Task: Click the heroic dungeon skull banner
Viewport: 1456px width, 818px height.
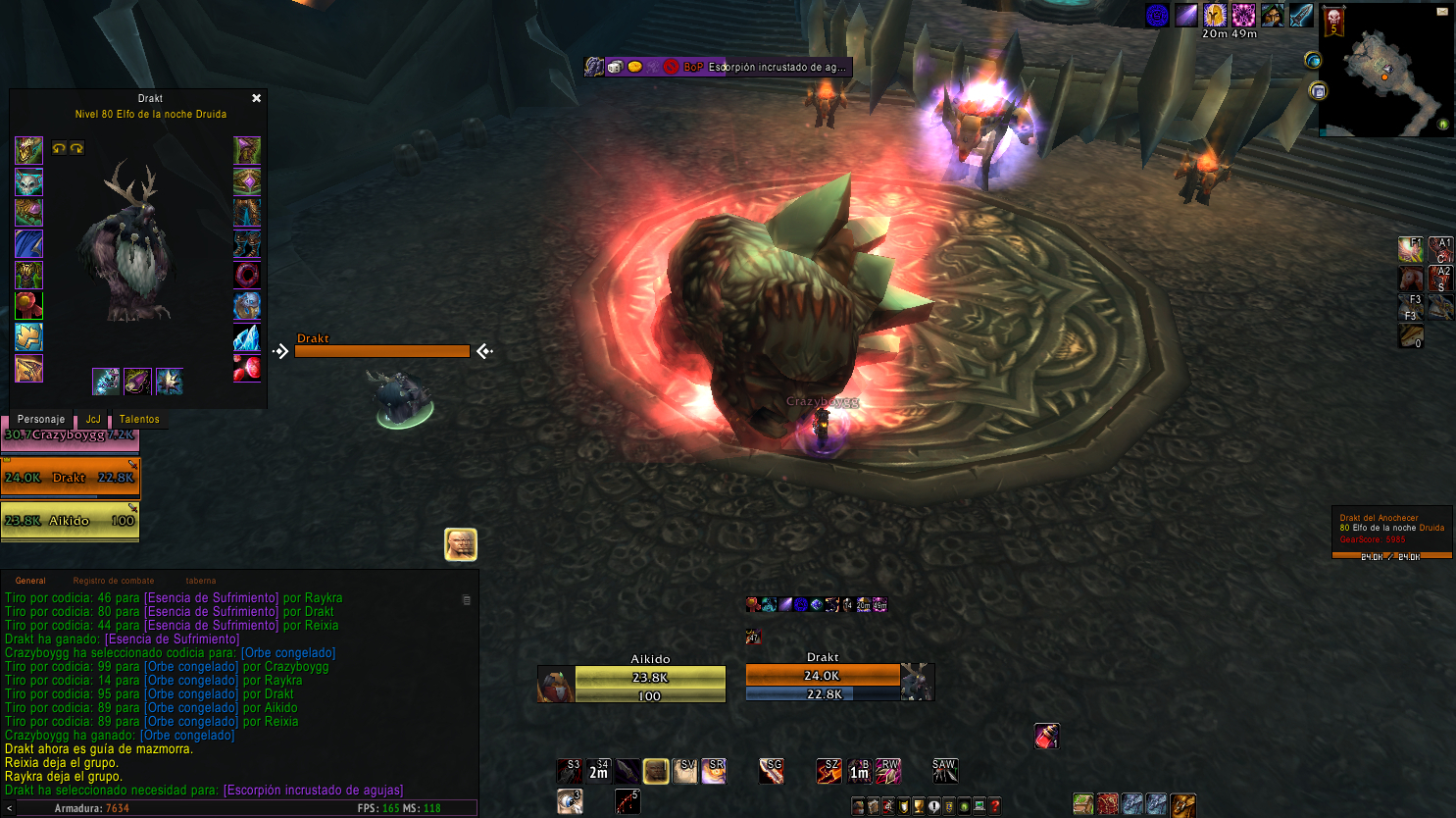Action: tap(1333, 21)
